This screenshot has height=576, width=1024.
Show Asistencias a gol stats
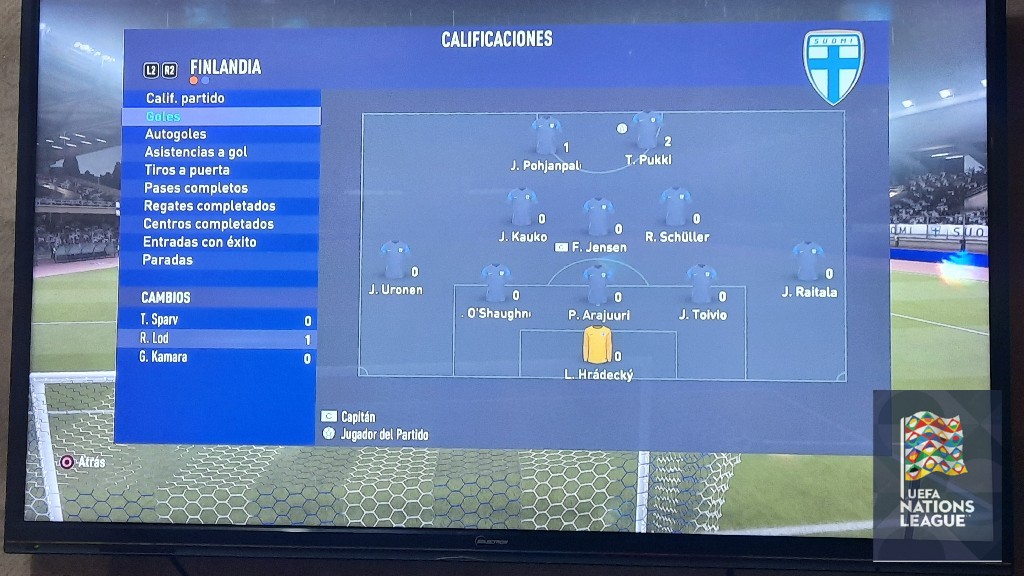pyautogui.click(x=195, y=152)
